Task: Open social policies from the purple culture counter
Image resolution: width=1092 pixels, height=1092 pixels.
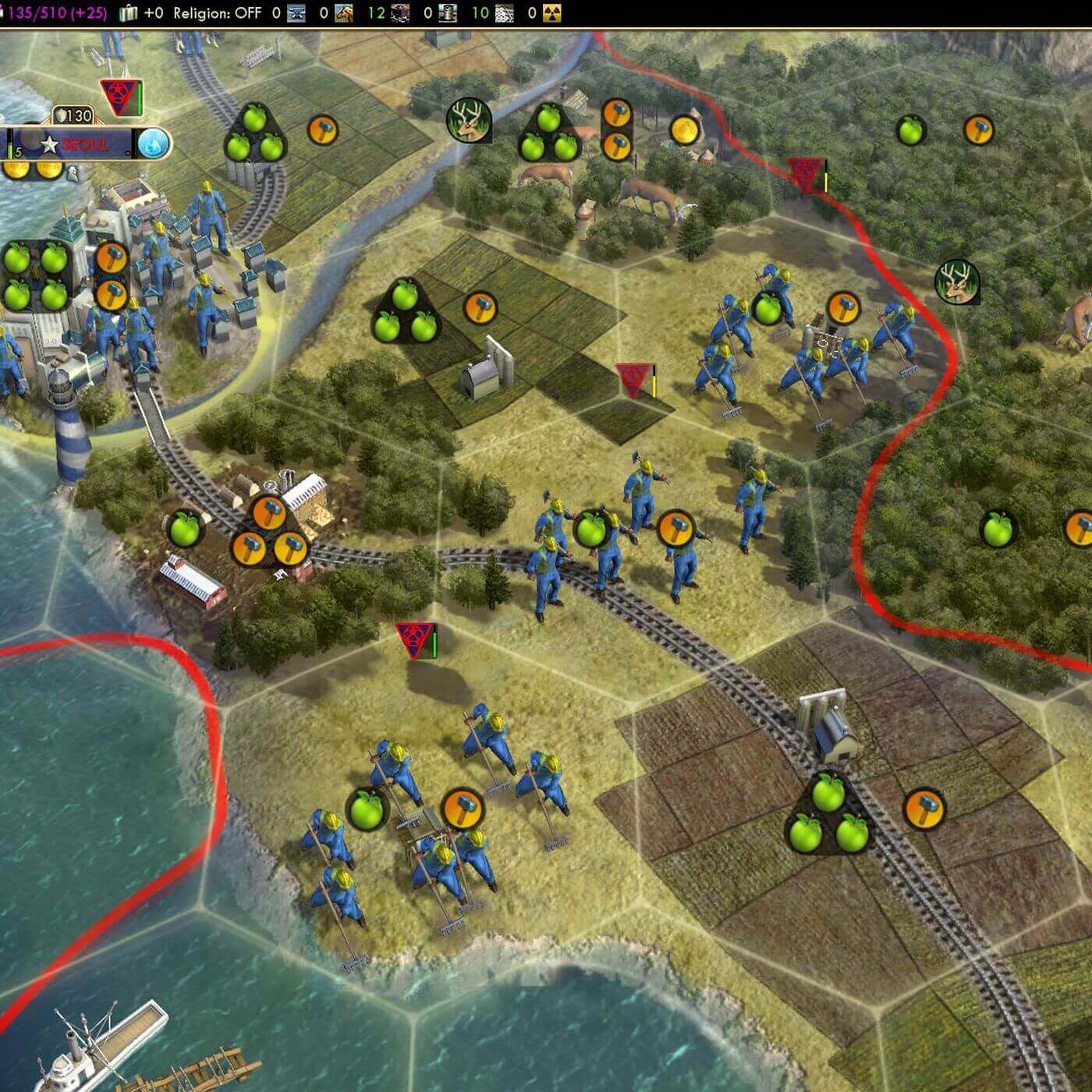Action: [56, 13]
